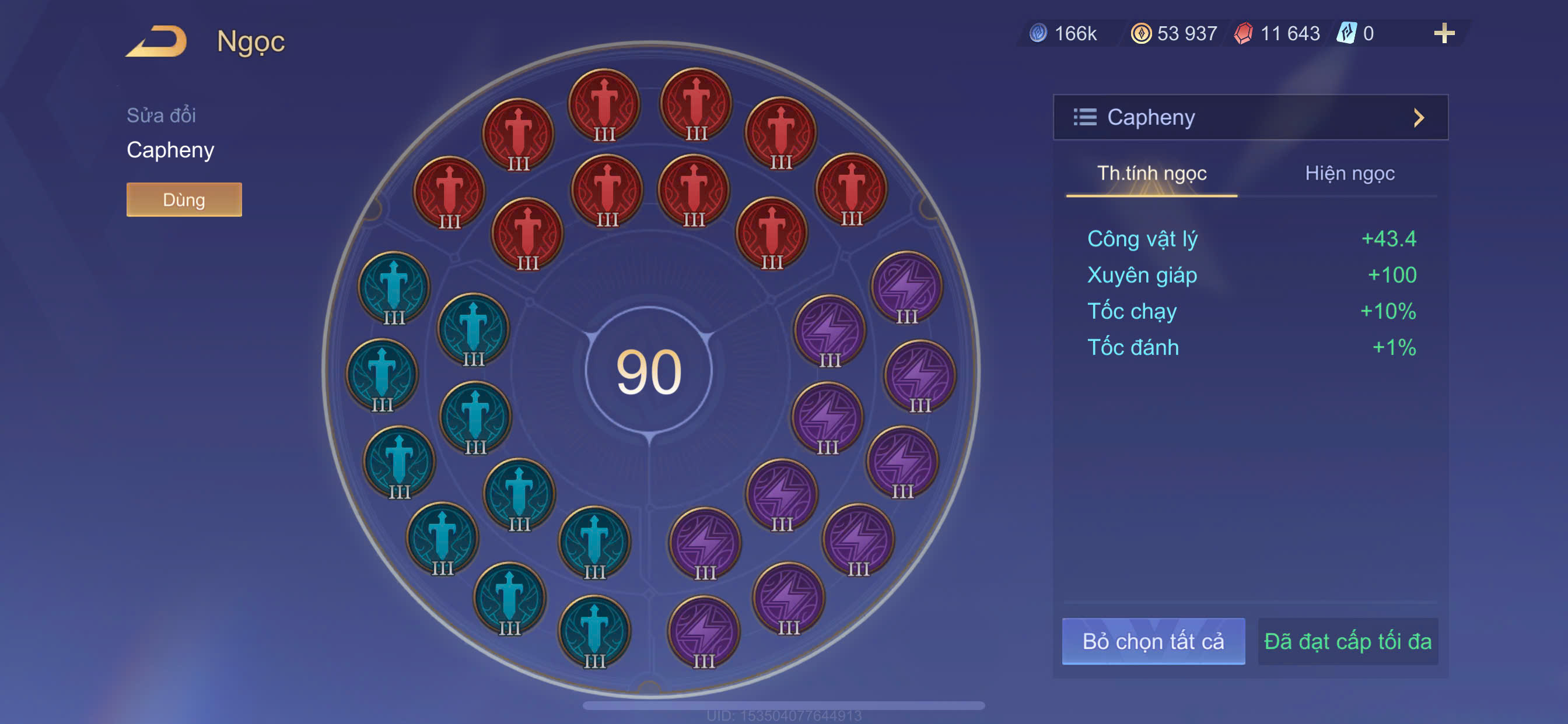Rename the Capheny page under Sửa đổi
The height and width of the screenshot is (724, 1568).
170,150
